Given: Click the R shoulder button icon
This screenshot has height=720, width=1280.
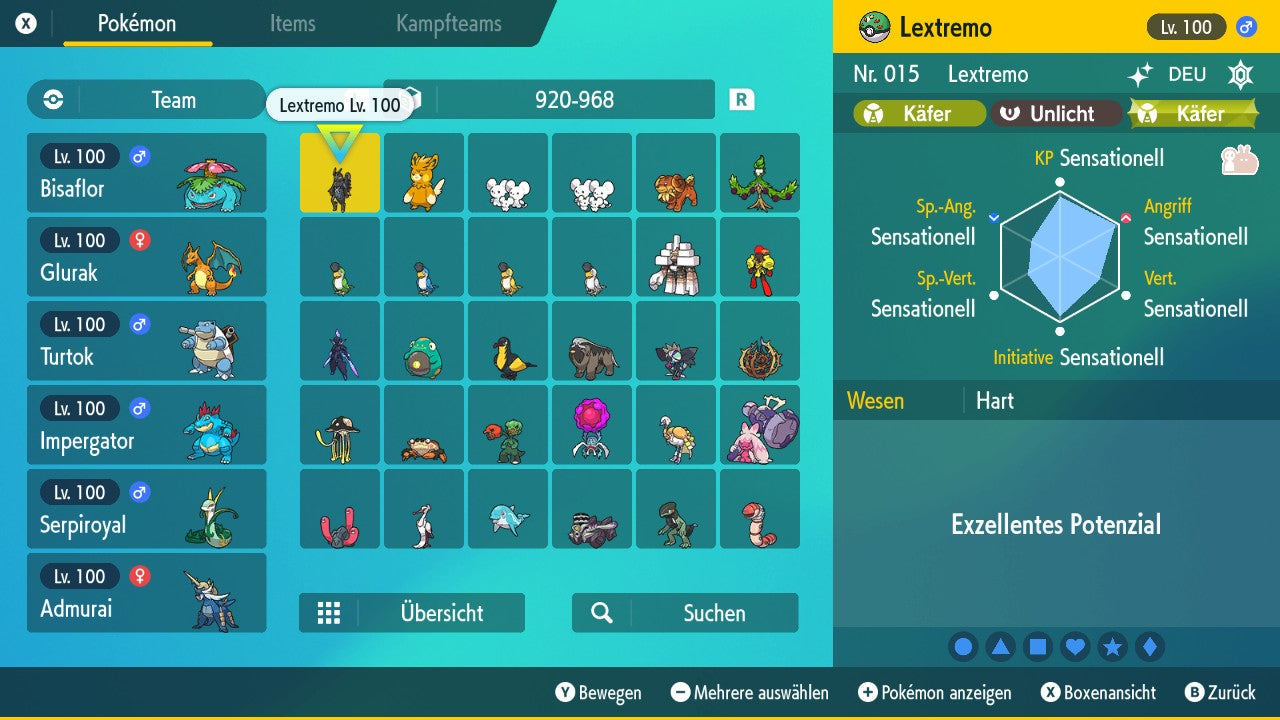Looking at the screenshot, I should [x=741, y=99].
